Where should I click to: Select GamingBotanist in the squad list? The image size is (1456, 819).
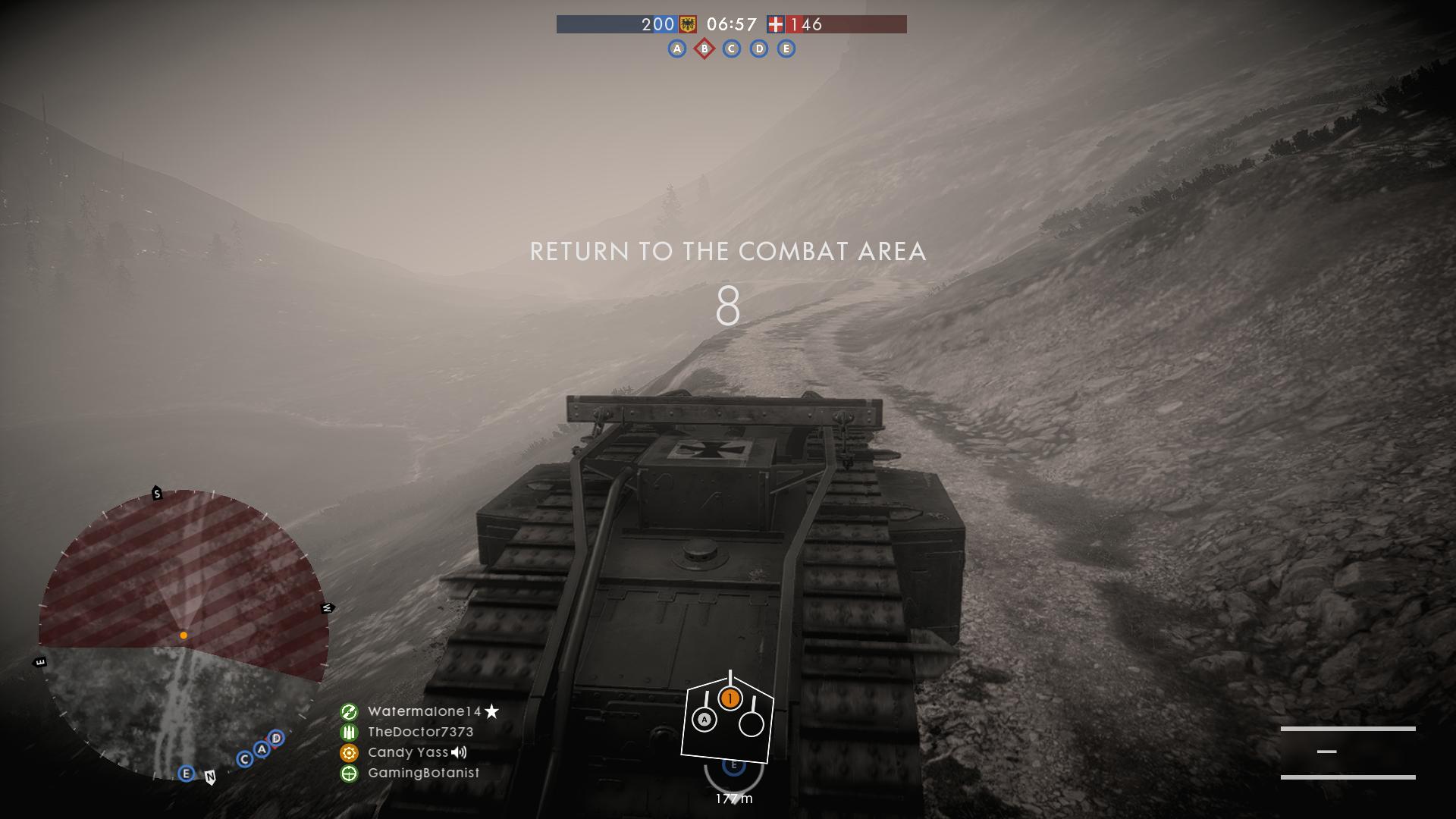423,773
